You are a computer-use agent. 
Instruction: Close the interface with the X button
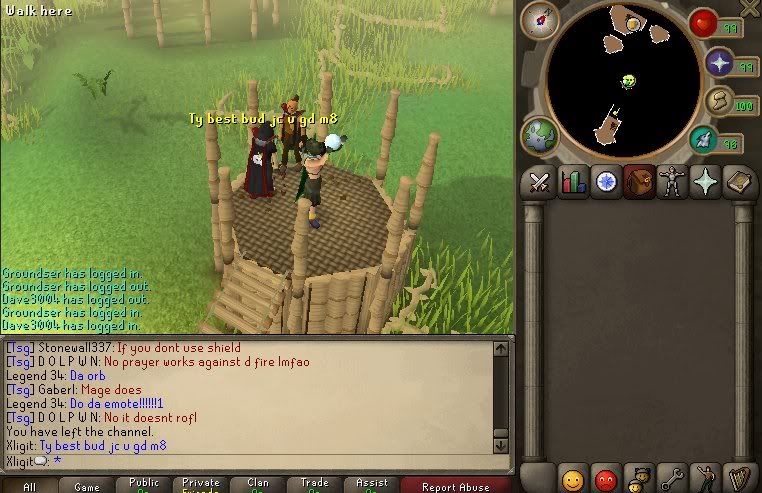tap(749, 8)
